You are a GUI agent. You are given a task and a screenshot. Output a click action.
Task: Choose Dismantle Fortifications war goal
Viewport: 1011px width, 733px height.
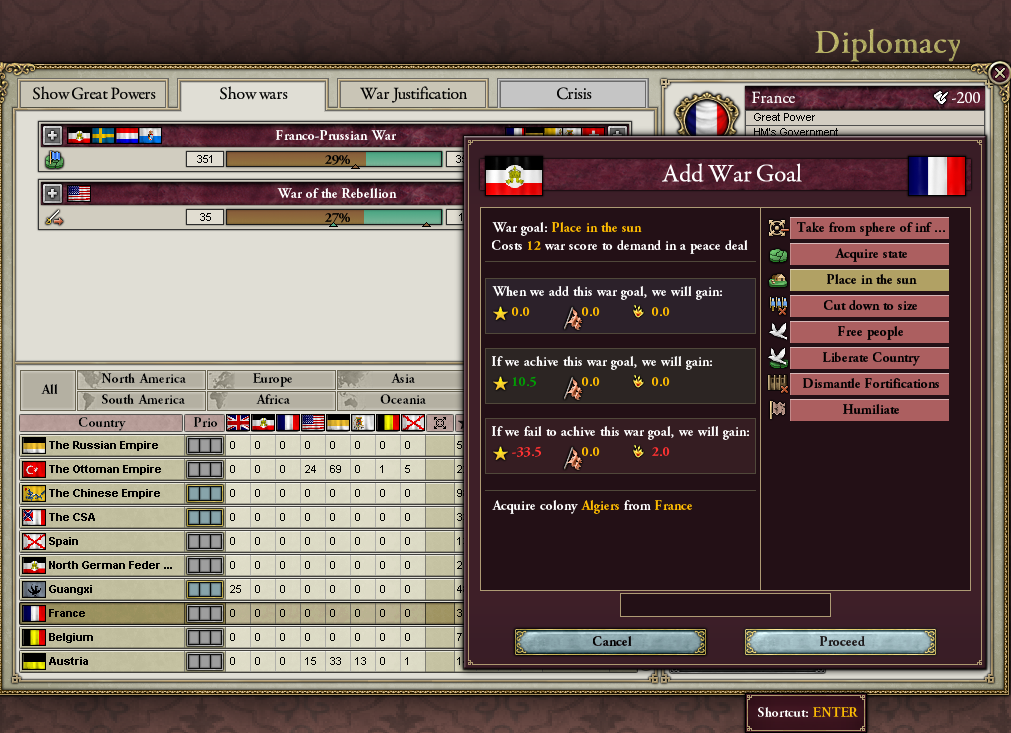coord(870,384)
